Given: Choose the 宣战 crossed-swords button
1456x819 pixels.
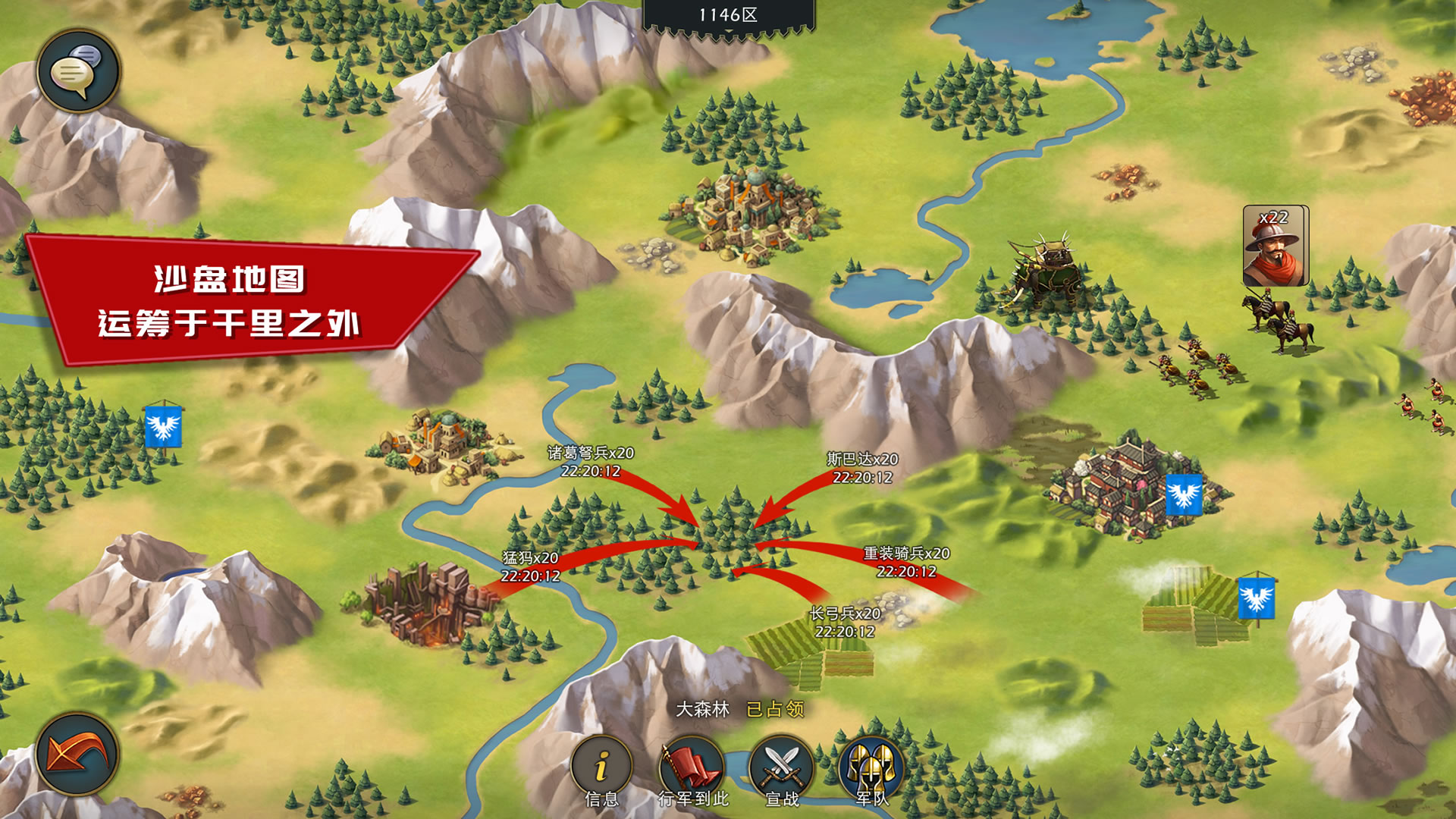Looking at the screenshot, I should pyautogui.click(x=782, y=767).
